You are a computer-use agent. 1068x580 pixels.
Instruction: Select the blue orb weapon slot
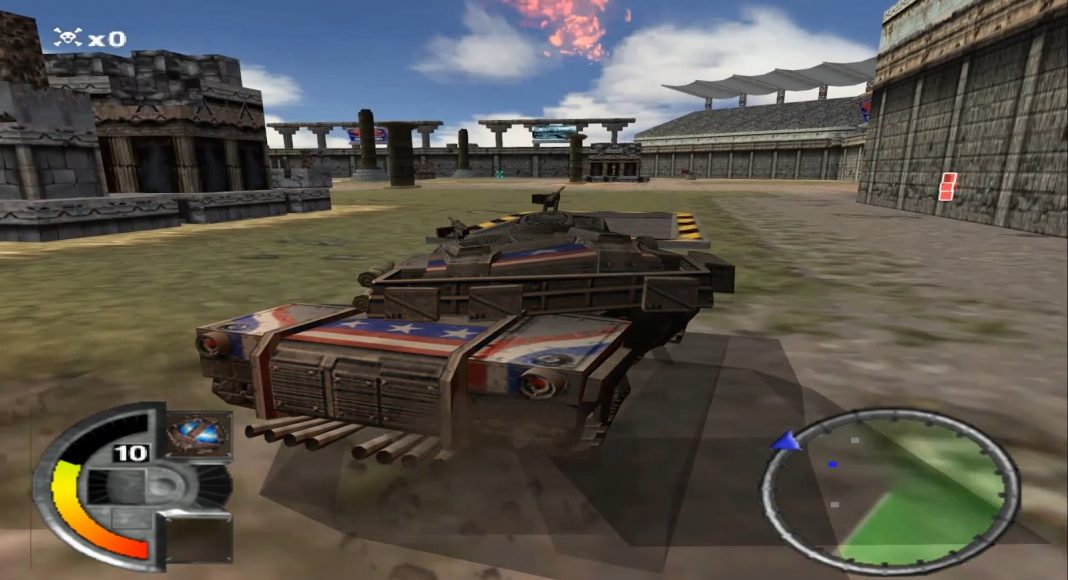198,436
